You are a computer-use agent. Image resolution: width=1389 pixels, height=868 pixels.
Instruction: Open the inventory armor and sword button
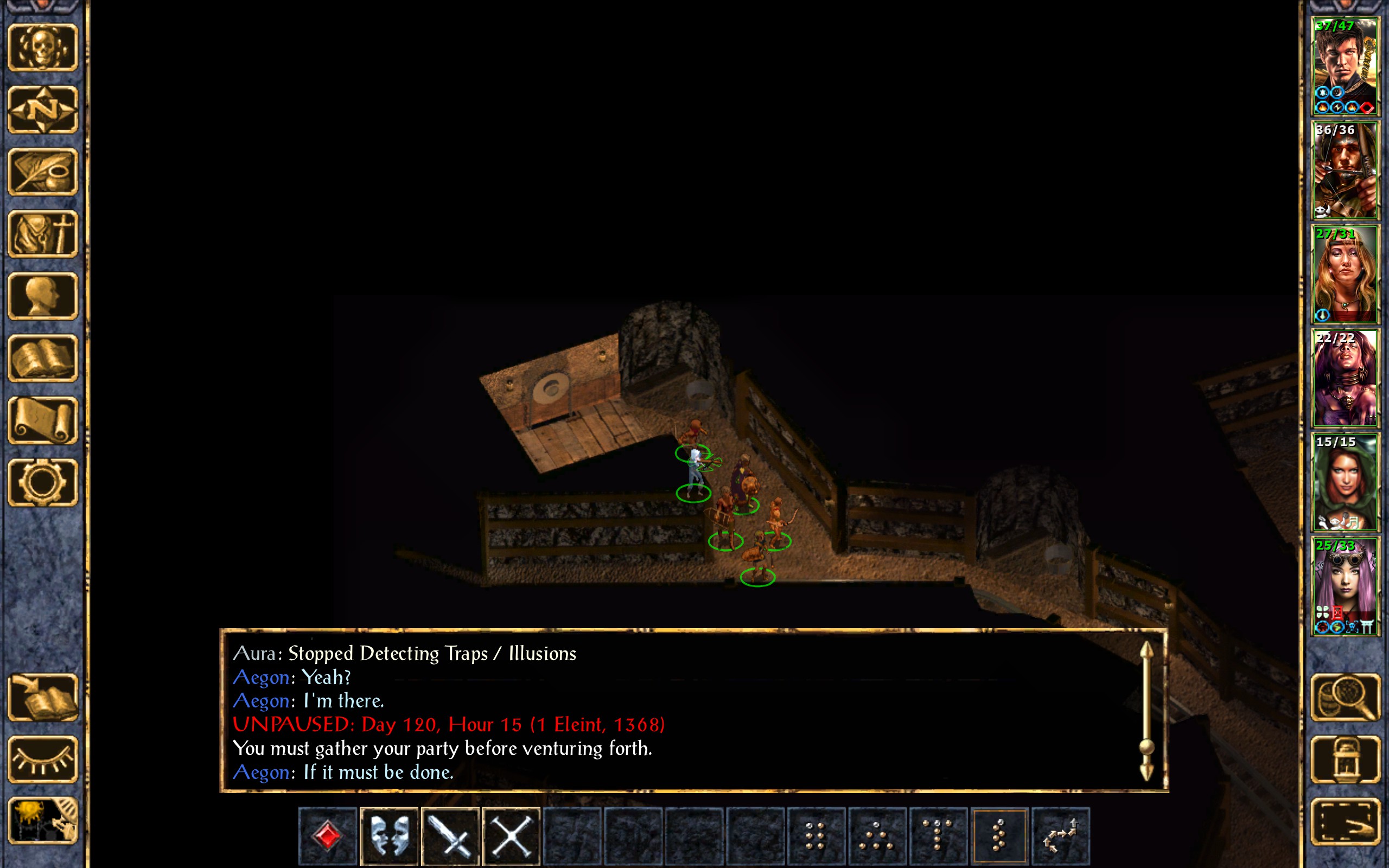[43, 234]
